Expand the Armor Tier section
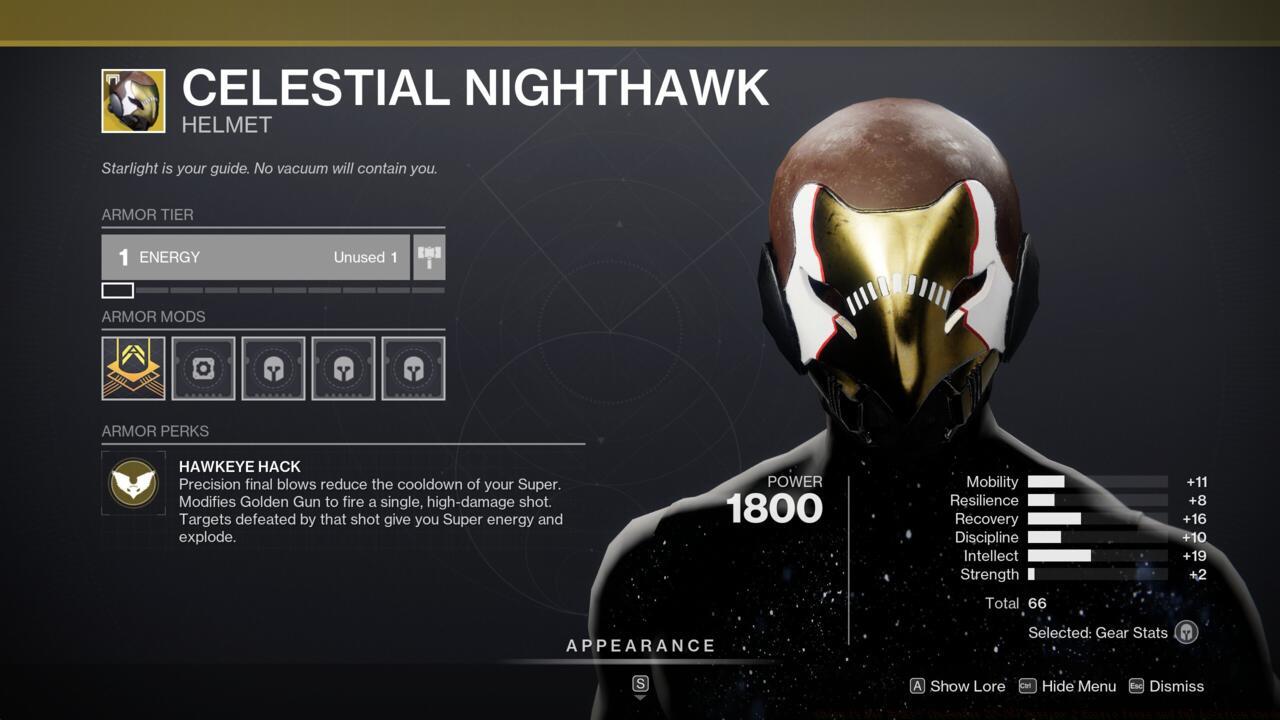Screen dimensions: 1280x720 pyautogui.click(x=146, y=215)
